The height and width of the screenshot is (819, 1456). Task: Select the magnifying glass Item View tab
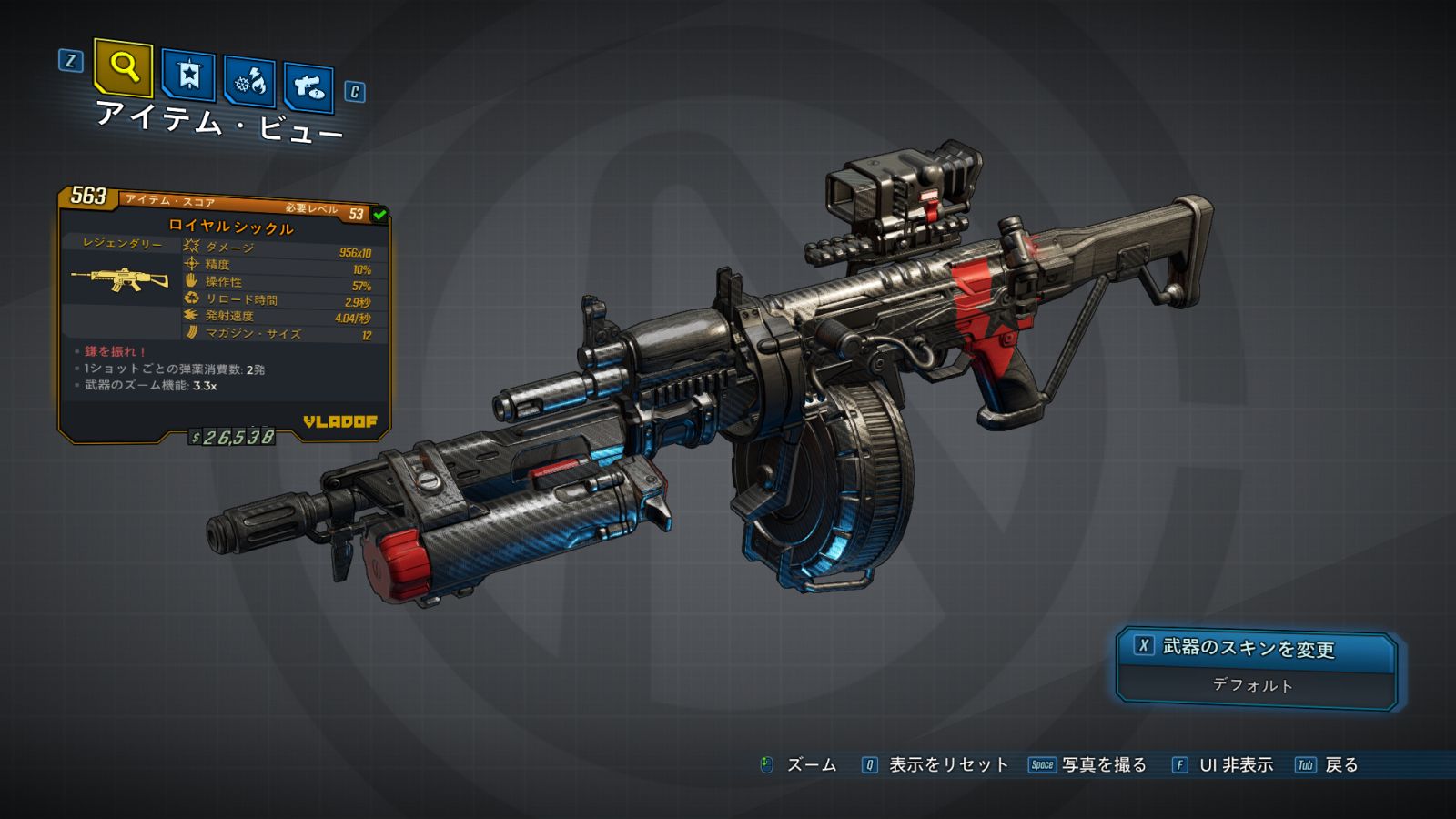[x=124, y=67]
